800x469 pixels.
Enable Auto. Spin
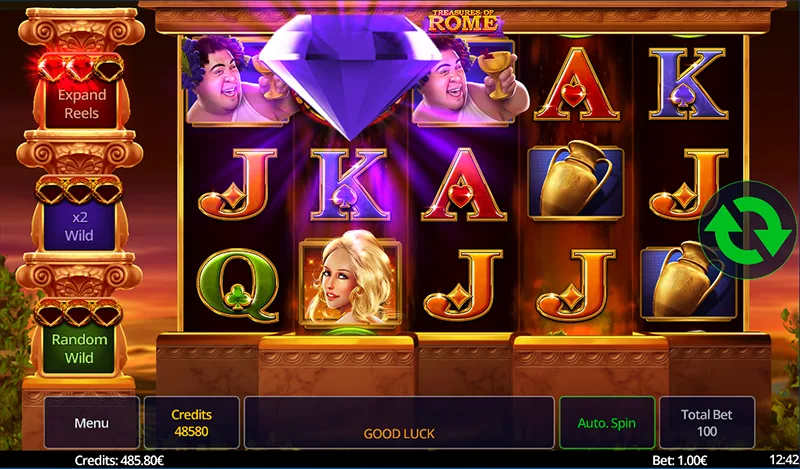click(x=607, y=422)
